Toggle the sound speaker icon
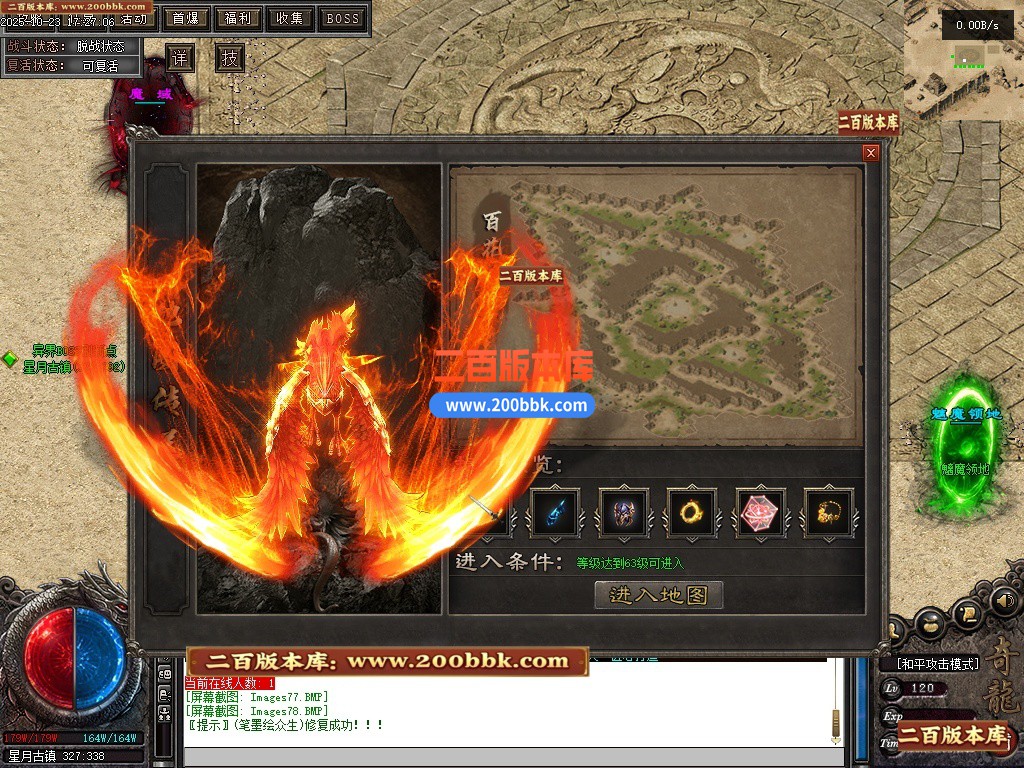1024x768 pixels. click(x=1003, y=601)
